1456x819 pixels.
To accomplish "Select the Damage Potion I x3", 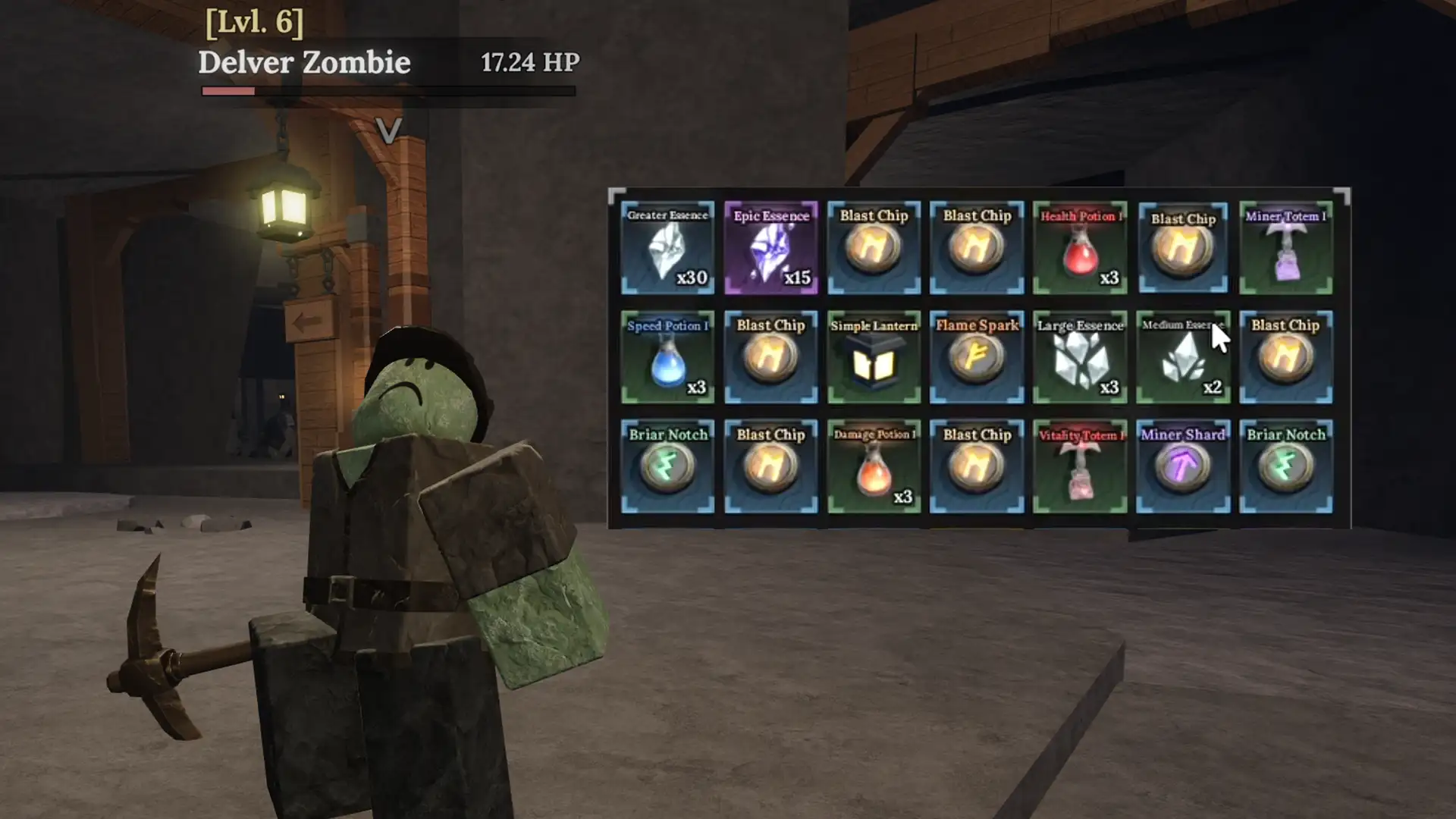I will click(x=874, y=464).
